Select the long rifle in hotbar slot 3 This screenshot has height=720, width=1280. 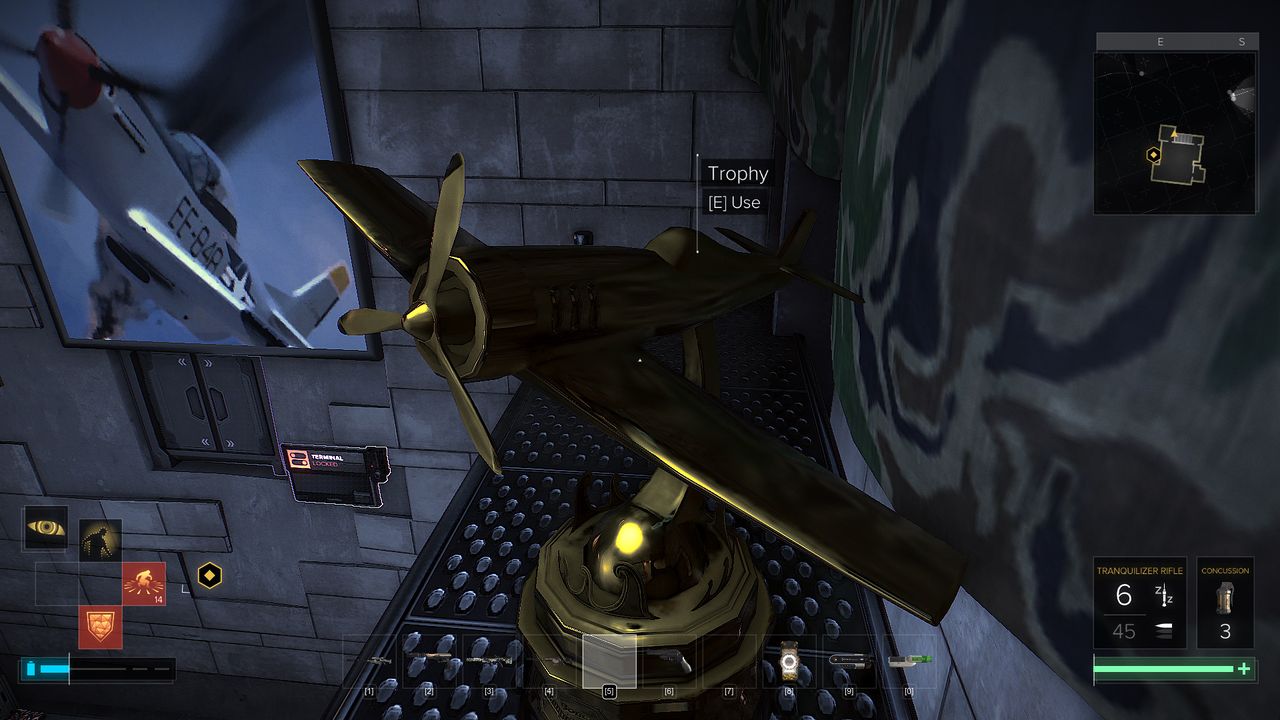[489, 661]
